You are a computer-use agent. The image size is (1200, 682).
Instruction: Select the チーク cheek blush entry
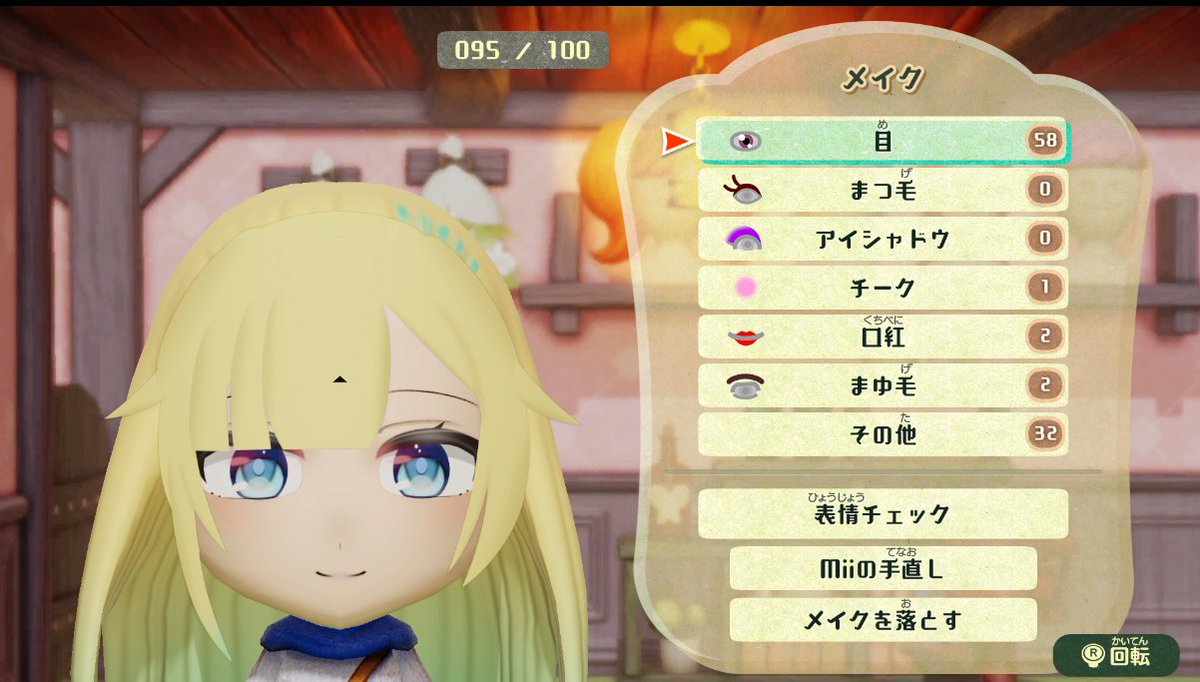pyautogui.click(x=882, y=288)
